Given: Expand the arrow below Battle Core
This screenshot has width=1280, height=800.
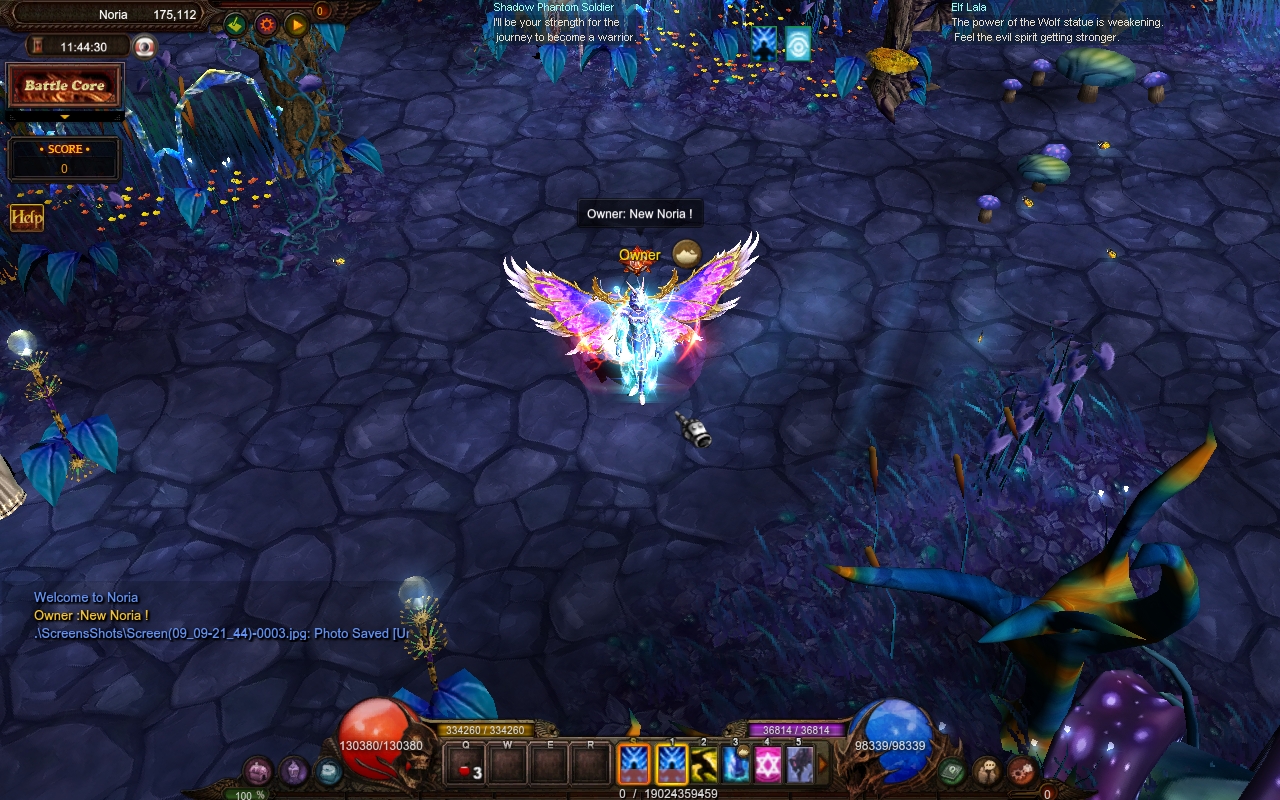Looking at the screenshot, I should coord(65,117).
